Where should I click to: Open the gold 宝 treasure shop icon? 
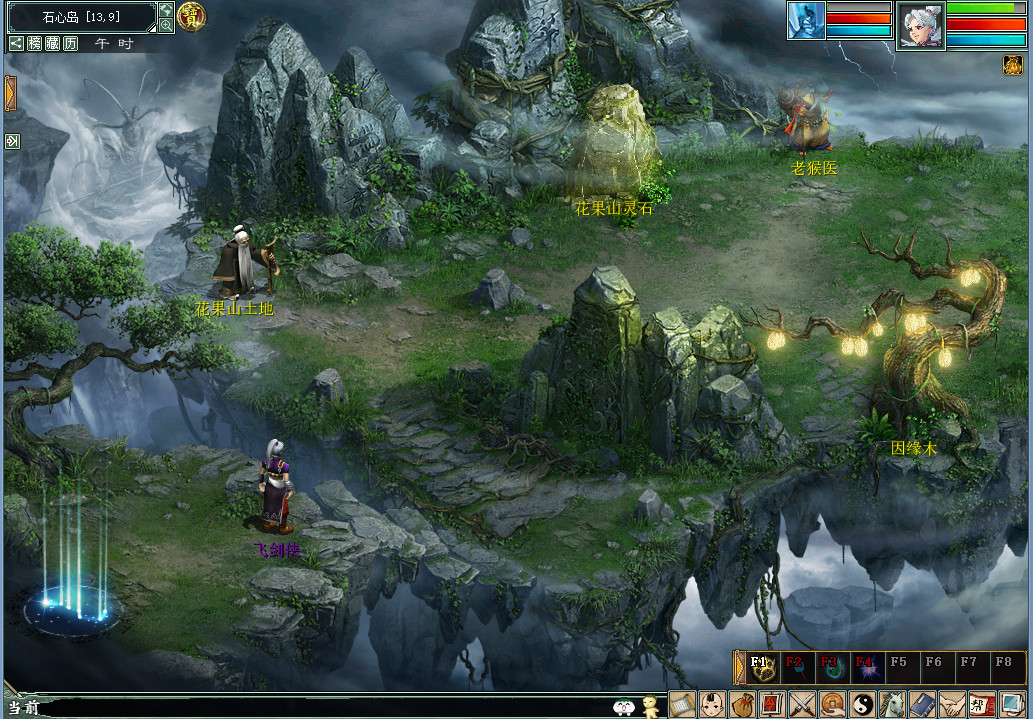point(190,15)
